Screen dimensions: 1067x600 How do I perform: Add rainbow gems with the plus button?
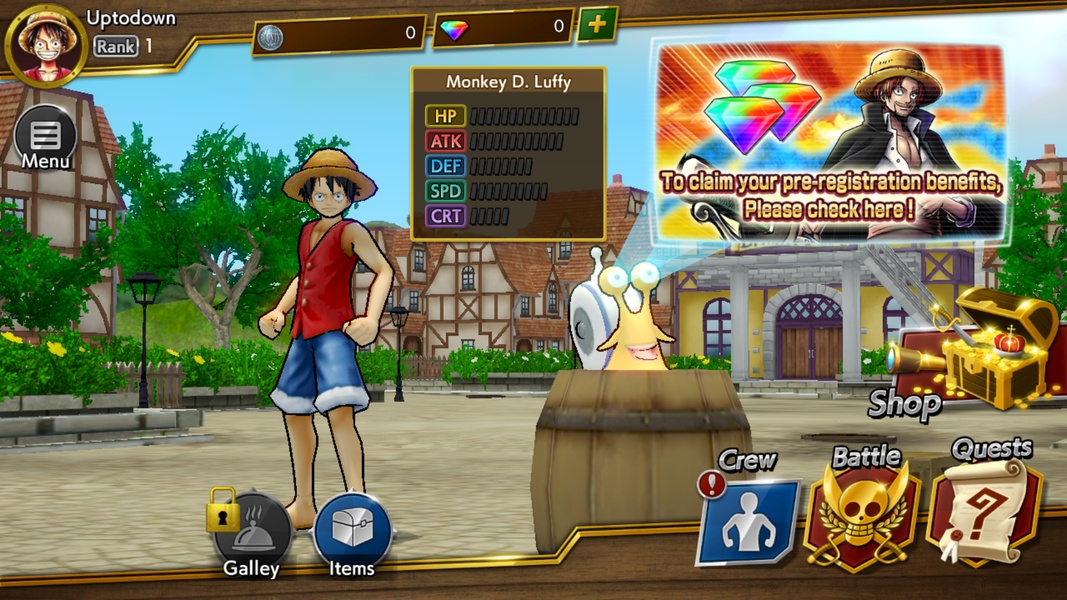point(597,25)
